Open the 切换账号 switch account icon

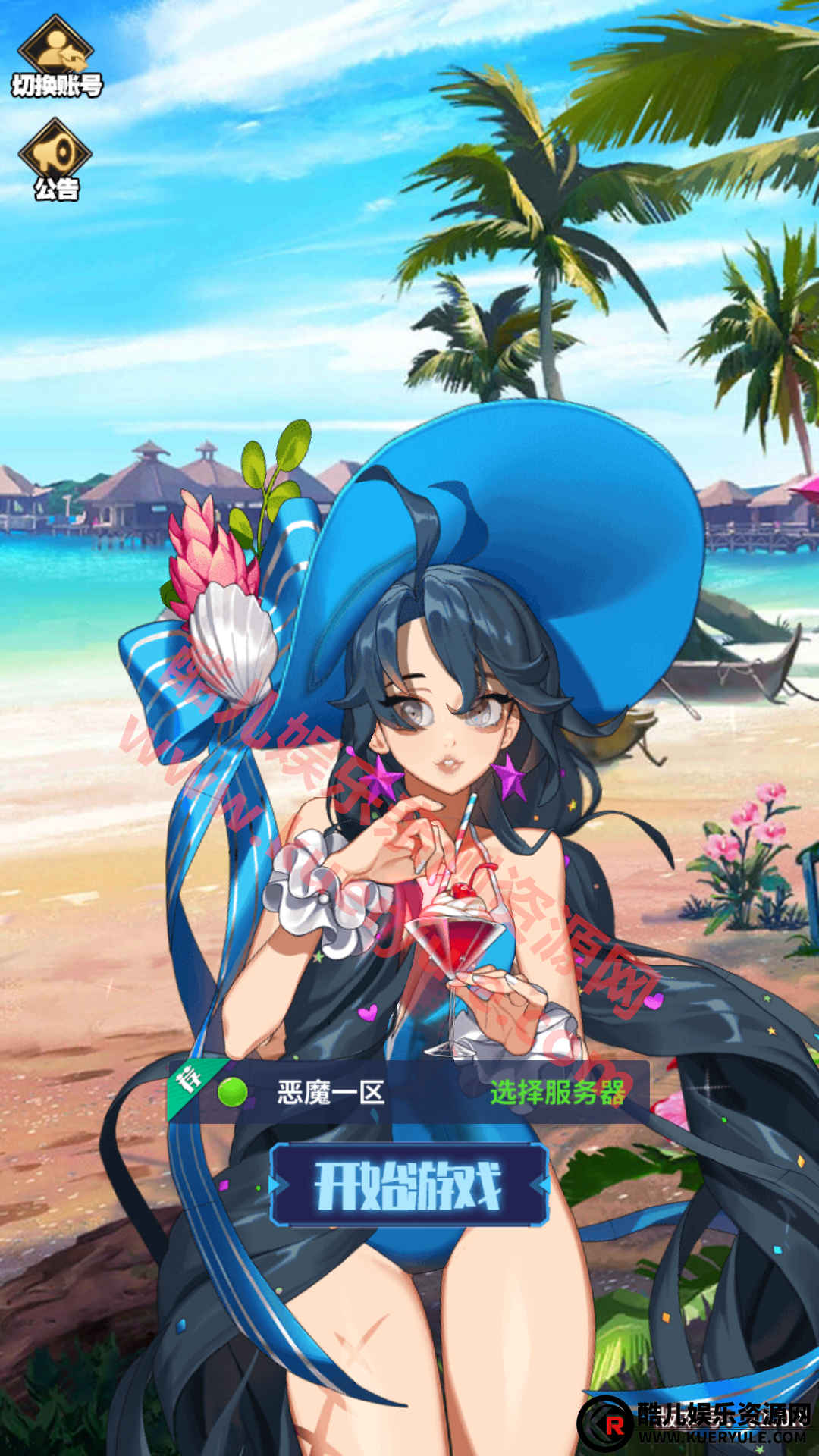click(x=56, y=58)
